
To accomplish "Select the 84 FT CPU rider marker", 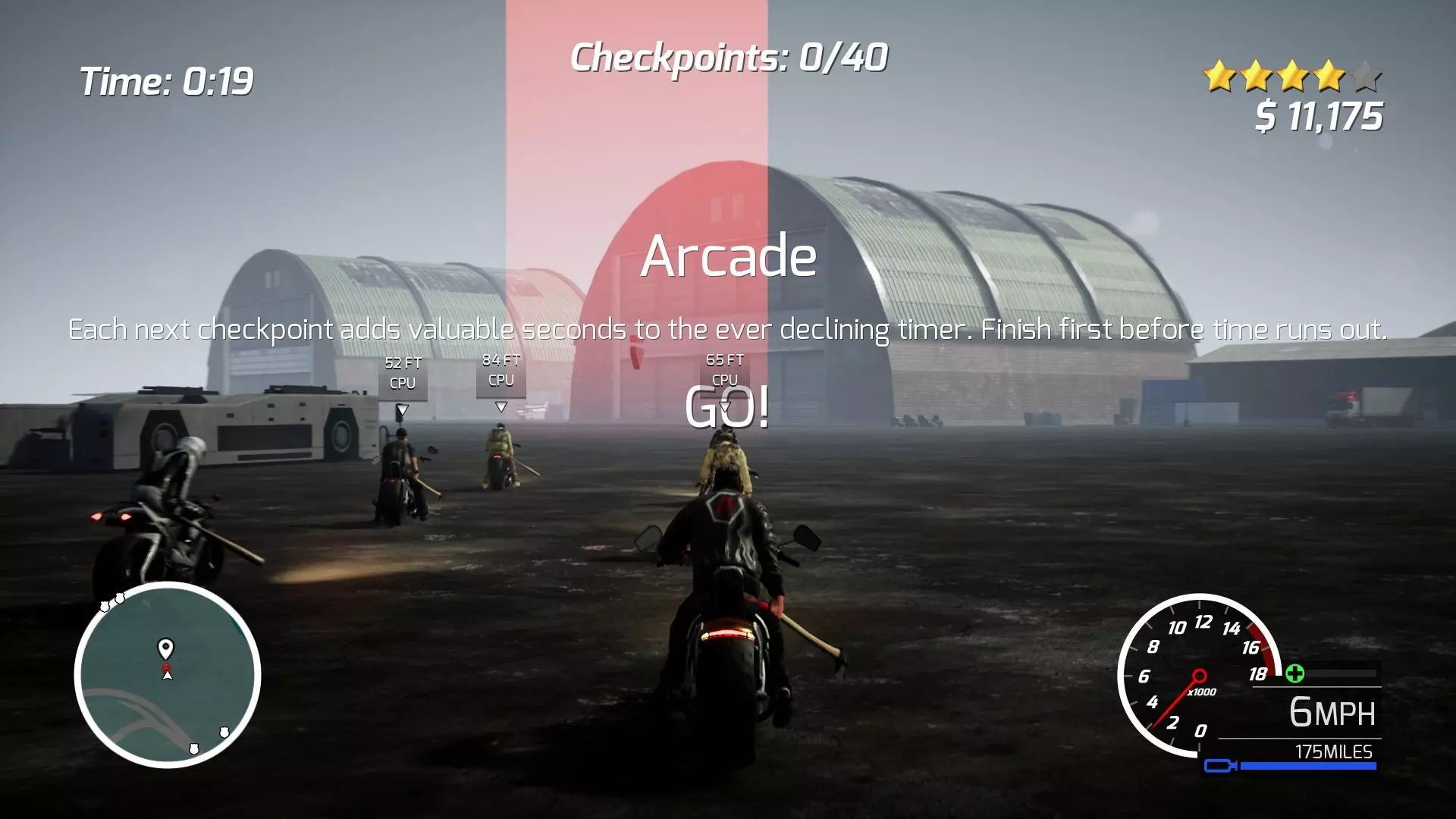I will coord(500,371).
